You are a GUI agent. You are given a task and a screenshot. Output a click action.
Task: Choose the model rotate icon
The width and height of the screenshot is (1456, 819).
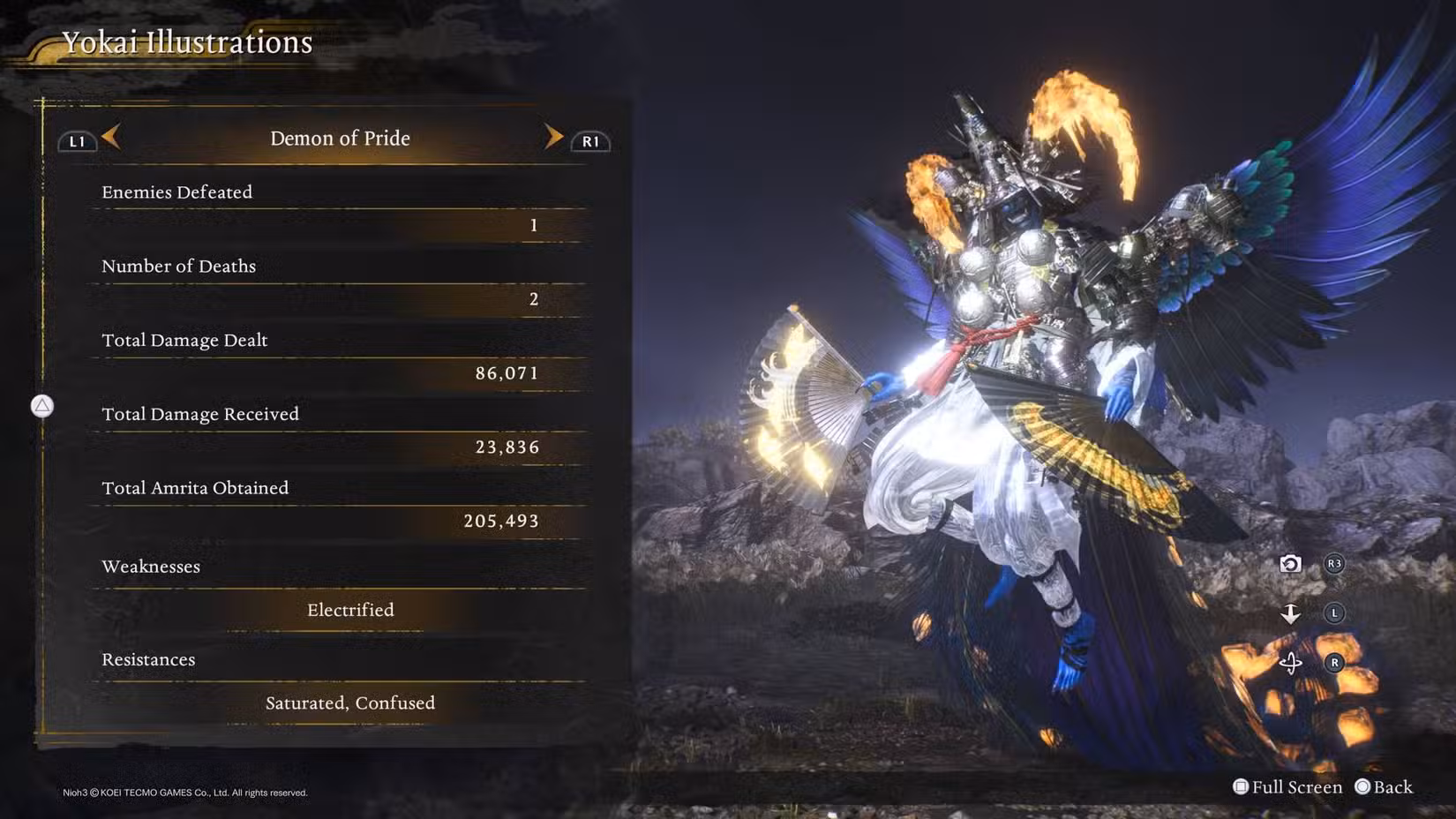pyautogui.click(x=1290, y=663)
